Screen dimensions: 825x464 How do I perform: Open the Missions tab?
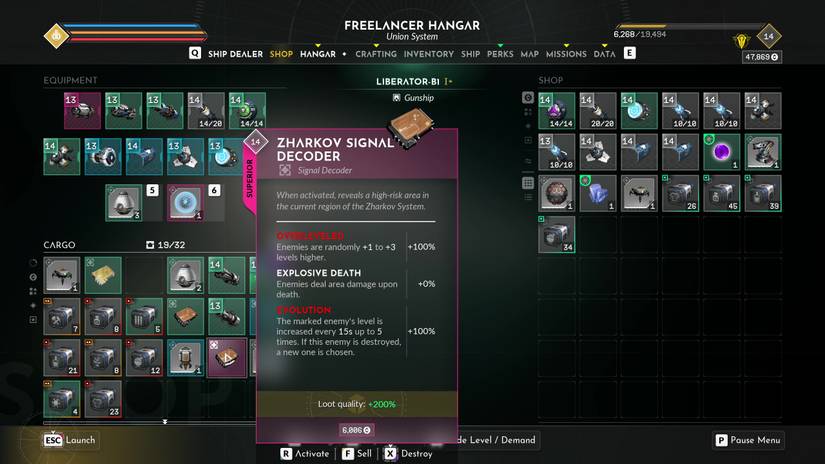[x=566, y=54]
